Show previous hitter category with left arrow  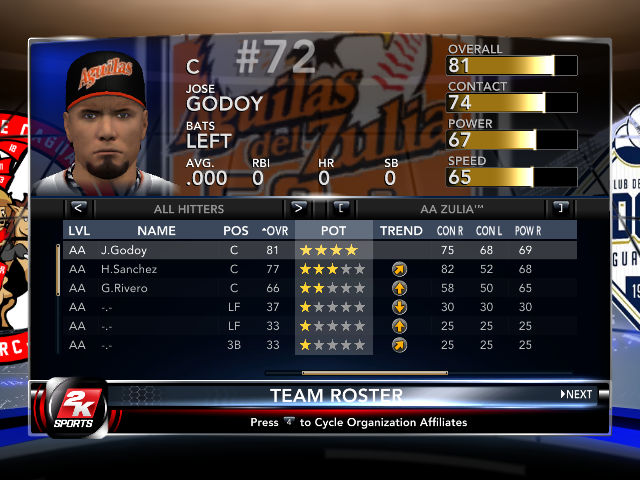pos(79,208)
